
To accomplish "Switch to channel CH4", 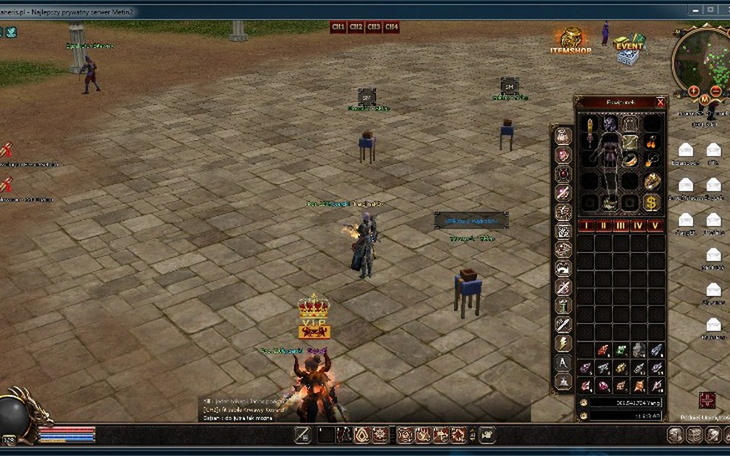I will point(392,27).
